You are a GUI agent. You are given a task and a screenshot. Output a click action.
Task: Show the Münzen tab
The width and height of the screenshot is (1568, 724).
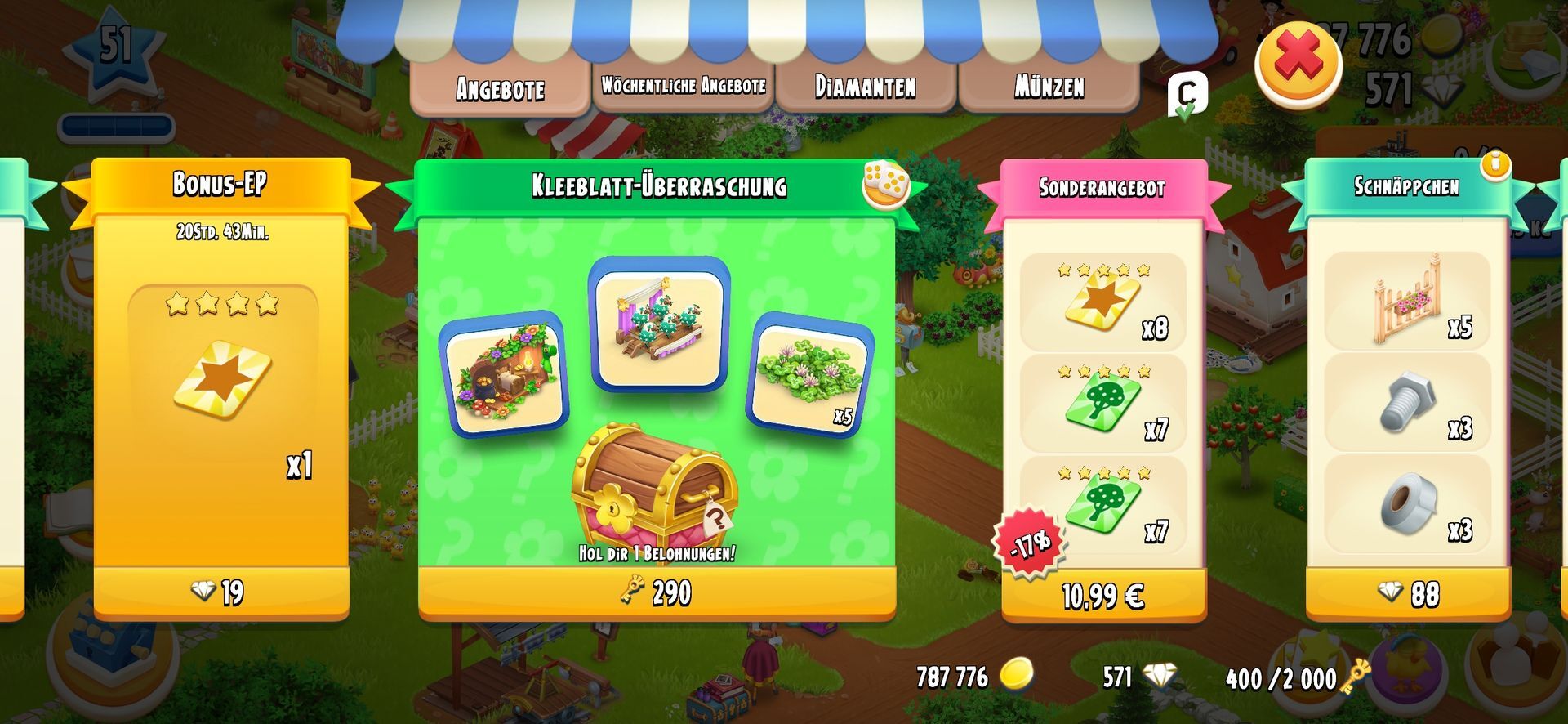pos(1049,87)
